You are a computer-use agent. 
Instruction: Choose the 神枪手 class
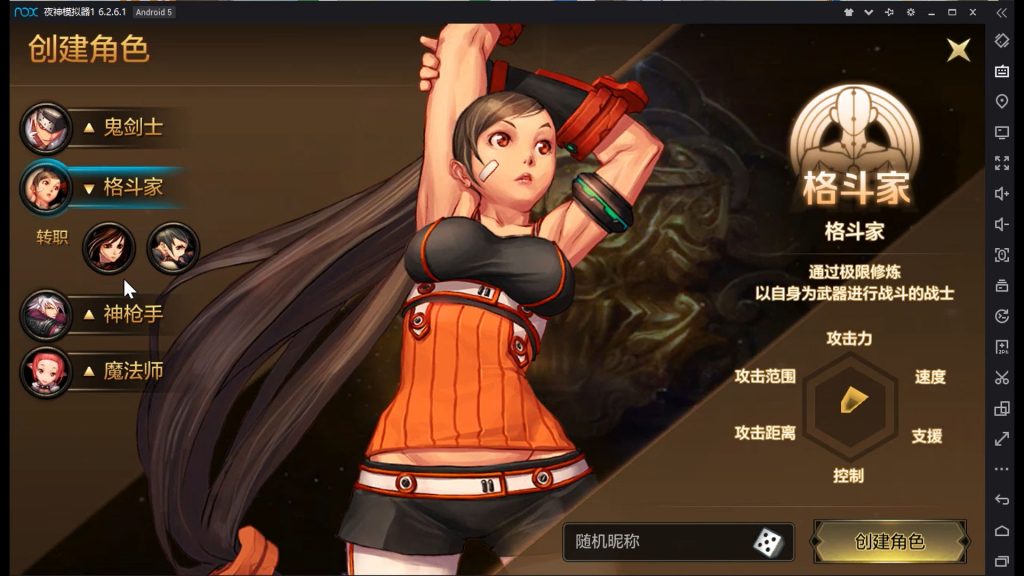click(x=120, y=314)
